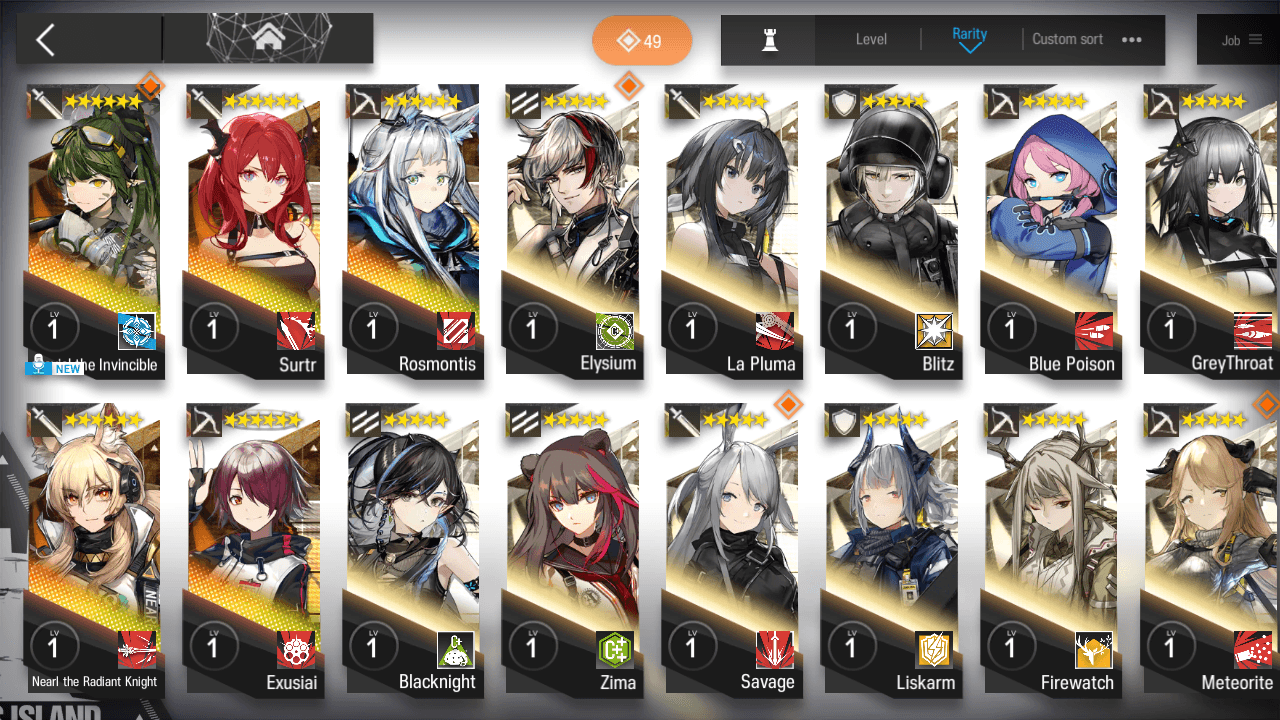Screen dimensions: 1280x720
Task: Select the Firewatch operator card
Action: click(x=1051, y=550)
